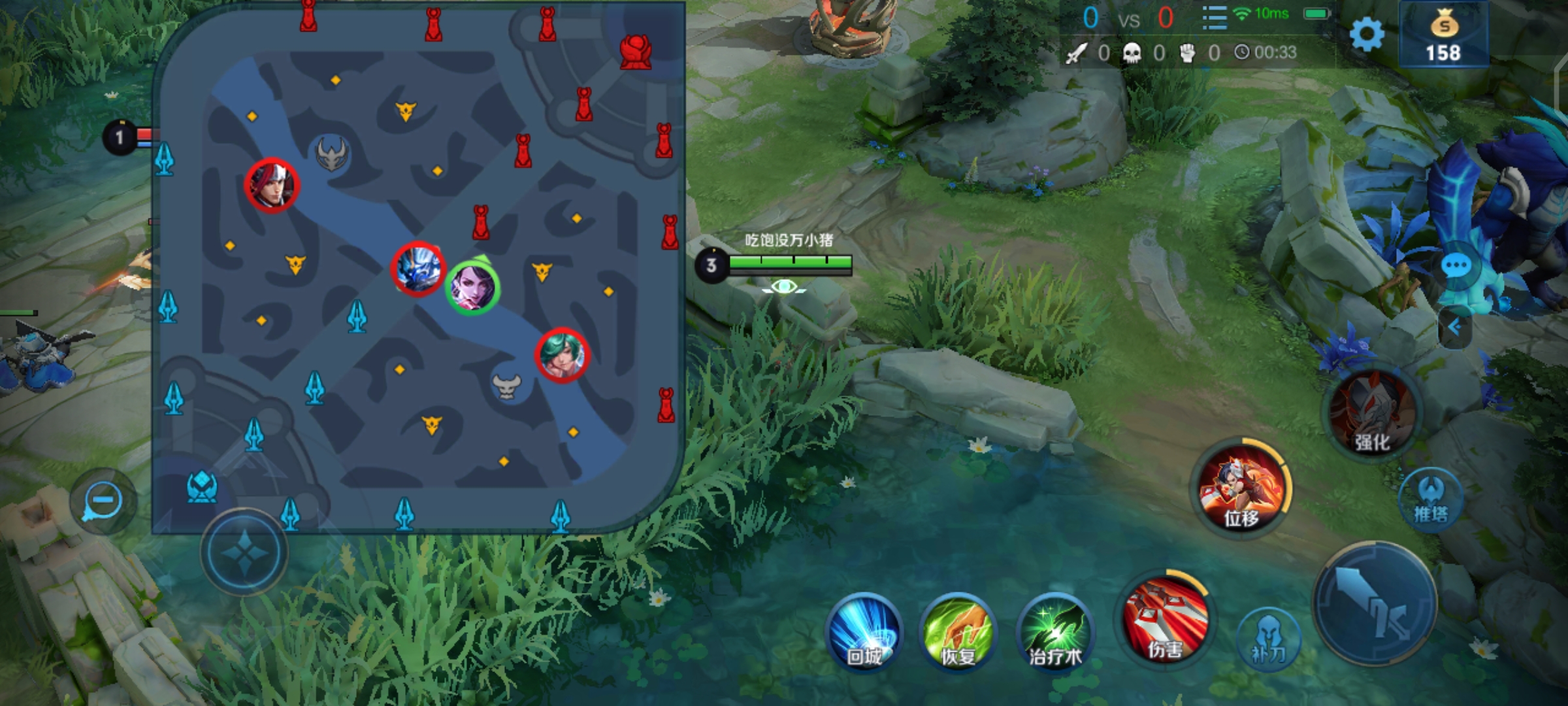Tap the red enemy base crystal marker
The image size is (1568, 706).
635,52
